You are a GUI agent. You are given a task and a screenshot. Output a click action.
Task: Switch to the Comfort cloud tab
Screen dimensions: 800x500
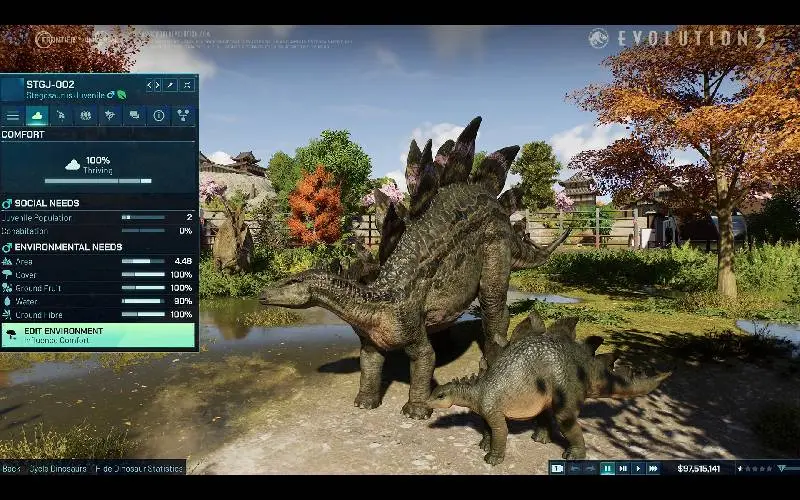37,116
